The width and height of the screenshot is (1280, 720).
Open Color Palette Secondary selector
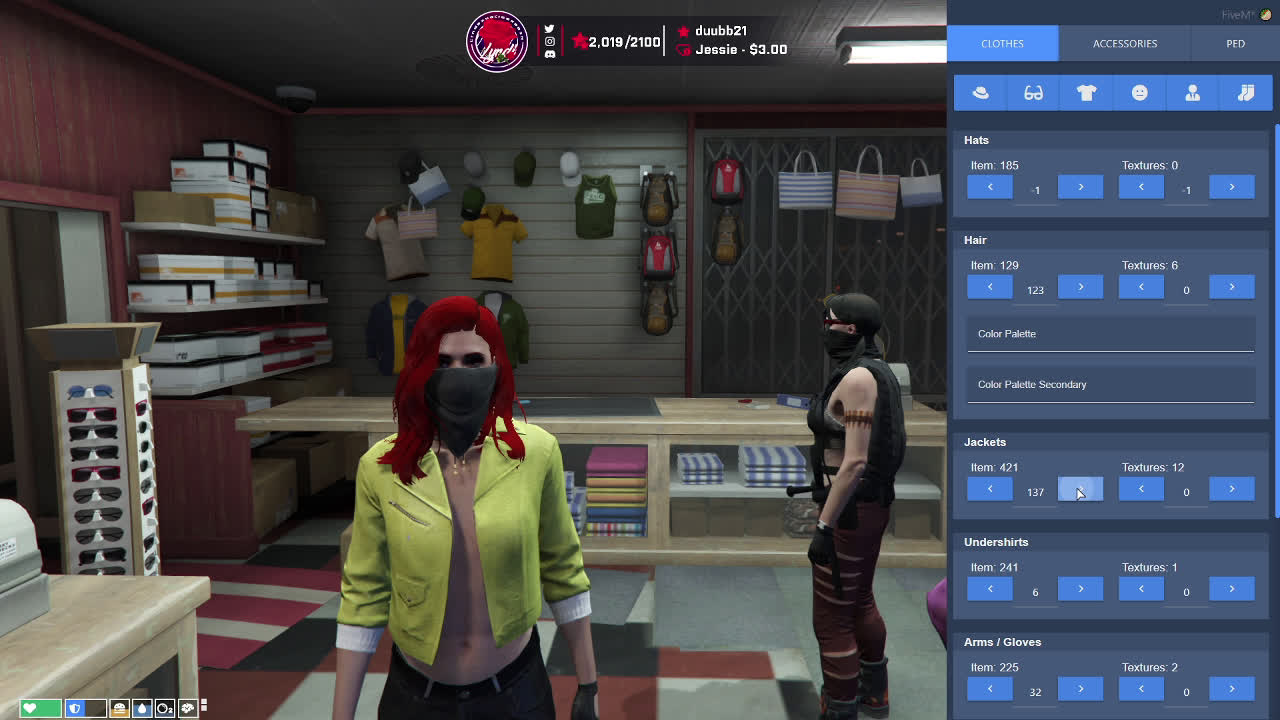[1110, 385]
